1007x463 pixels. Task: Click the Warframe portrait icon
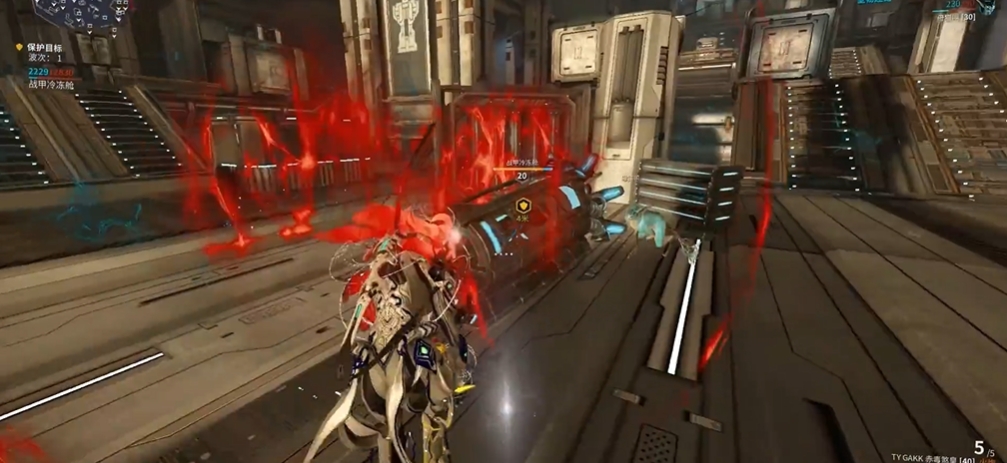pyautogui.click(x=989, y=6)
